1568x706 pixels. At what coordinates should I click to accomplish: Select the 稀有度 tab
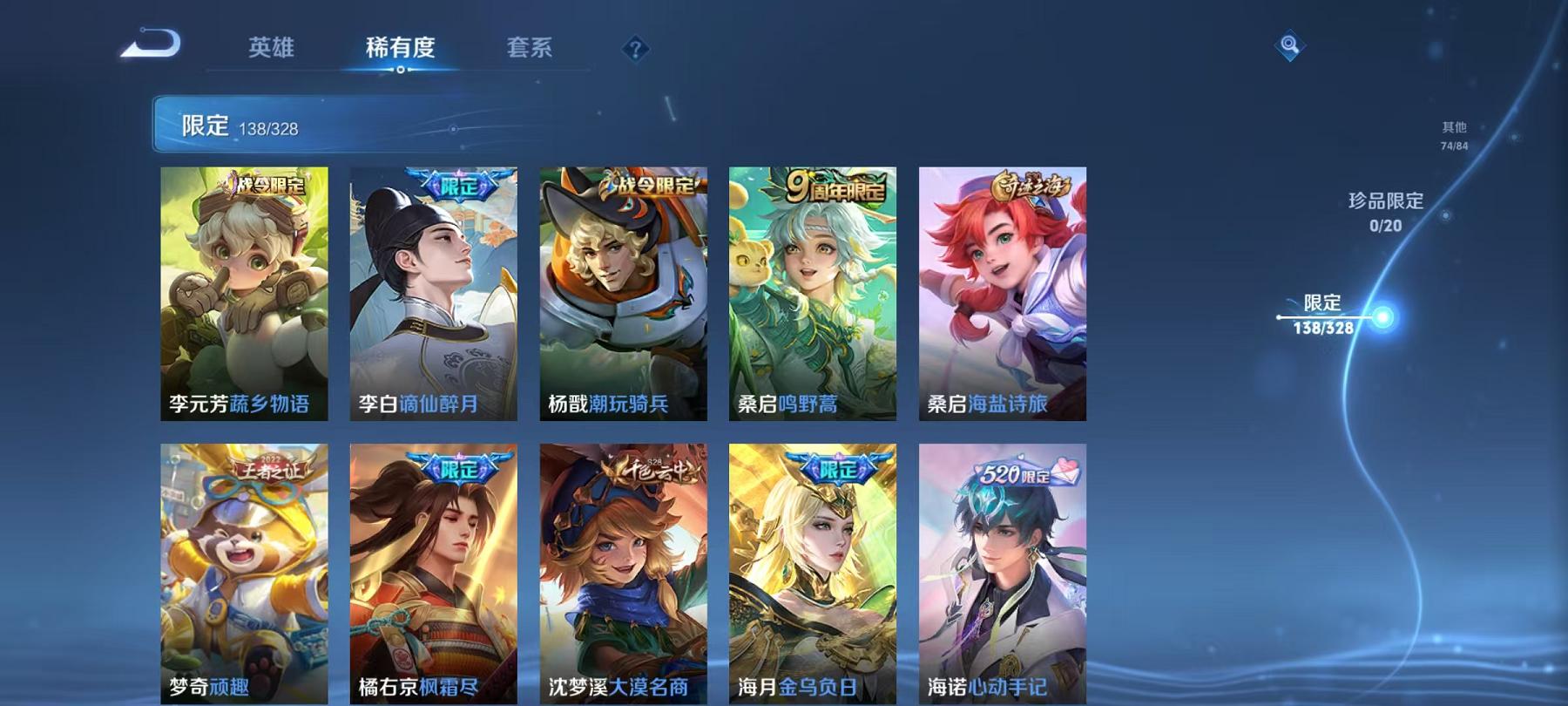coord(401,50)
